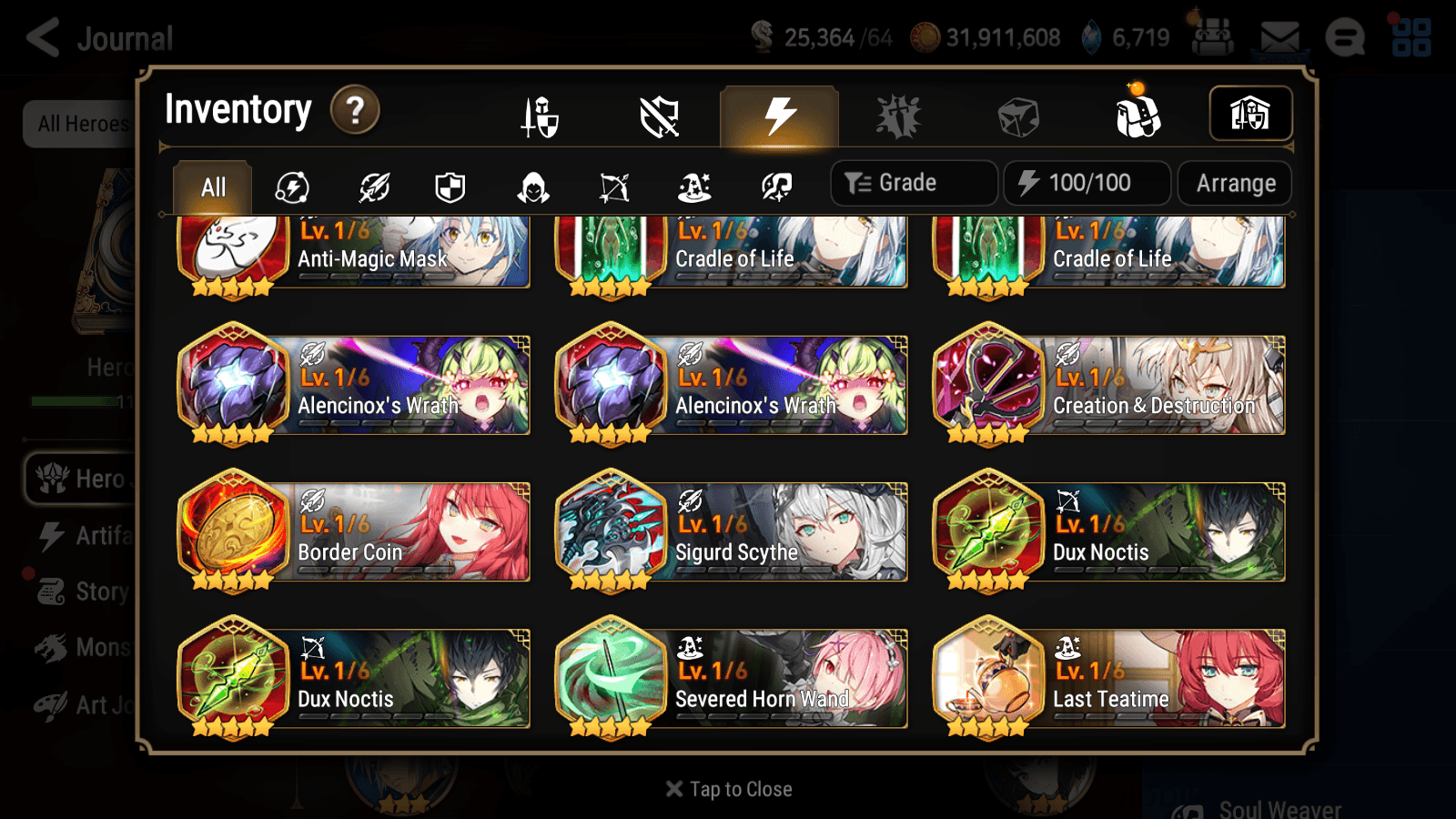Expand the Arrange sorting options
This screenshot has height=819, width=1456.
point(1234,182)
